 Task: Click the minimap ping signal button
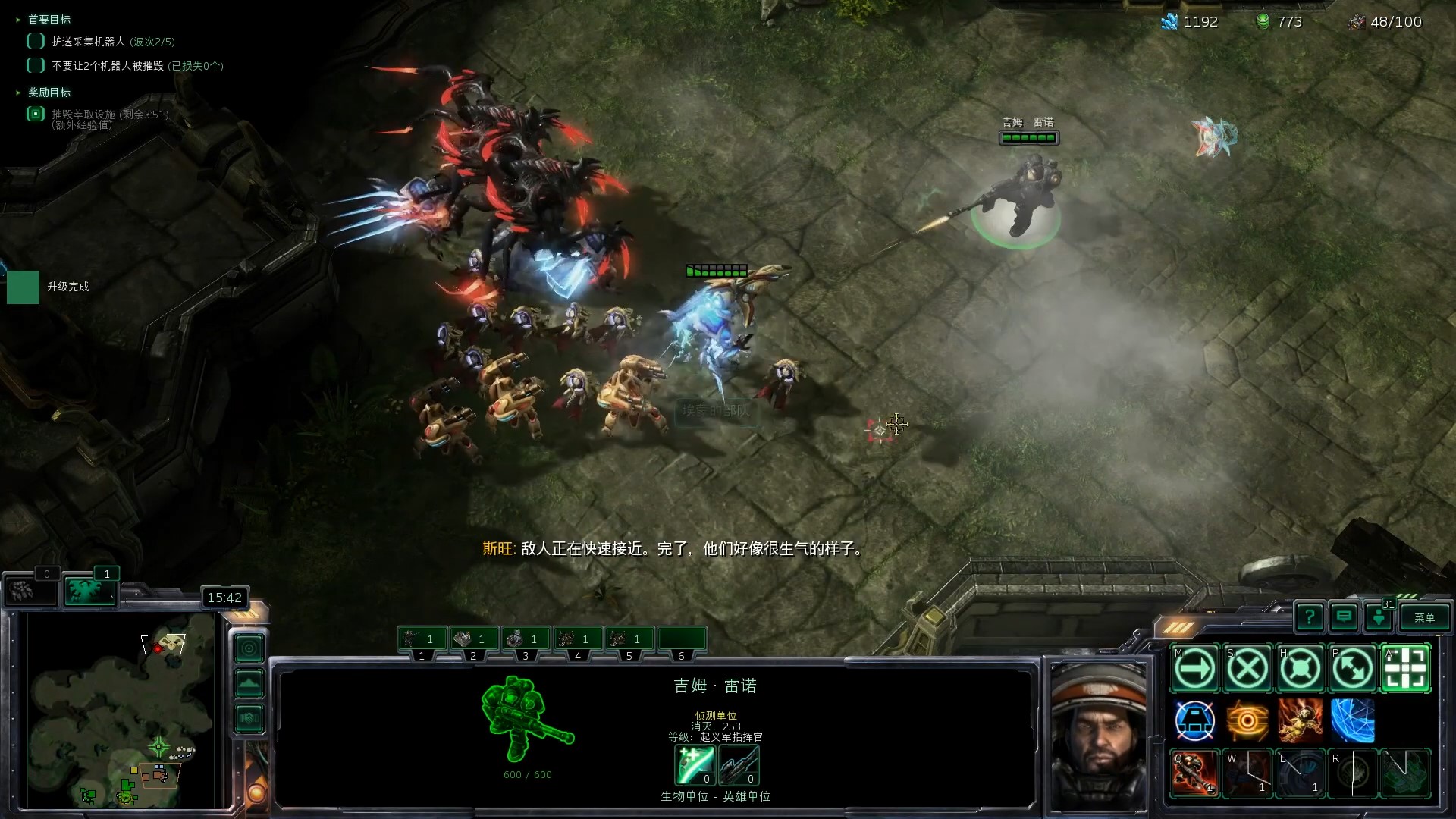click(249, 648)
